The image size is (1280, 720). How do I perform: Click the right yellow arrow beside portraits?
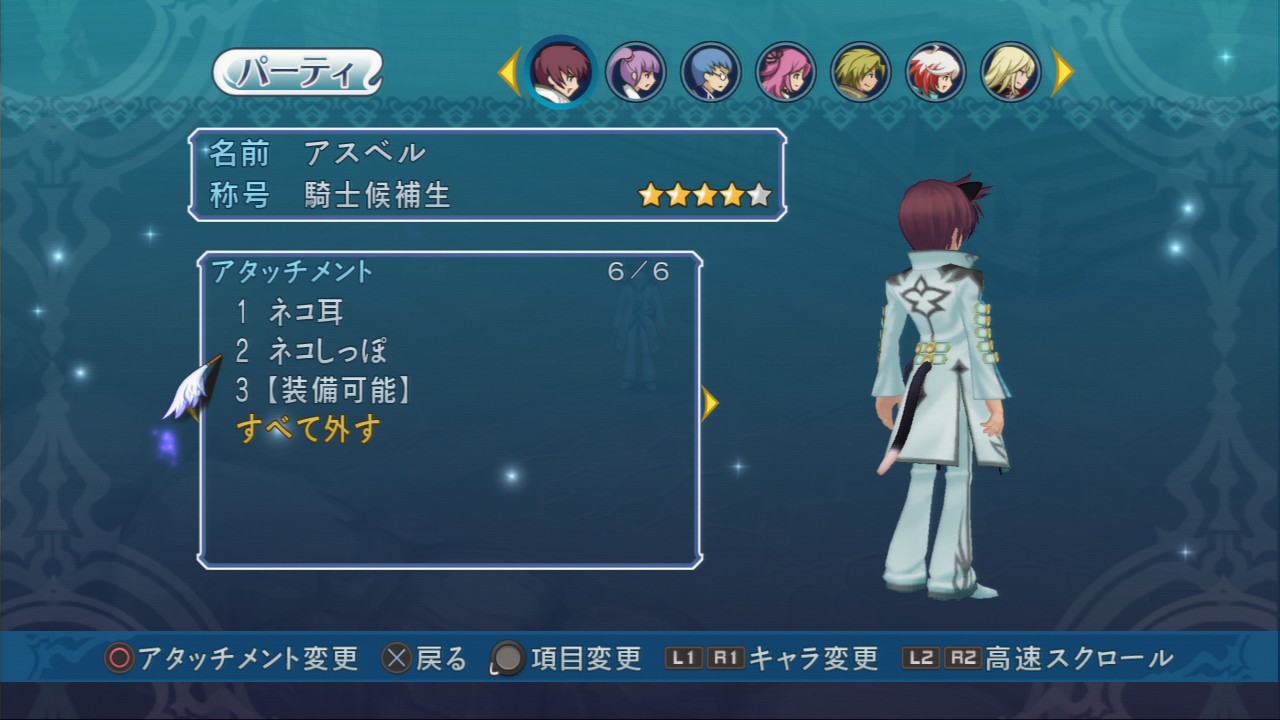(1062, 72)
